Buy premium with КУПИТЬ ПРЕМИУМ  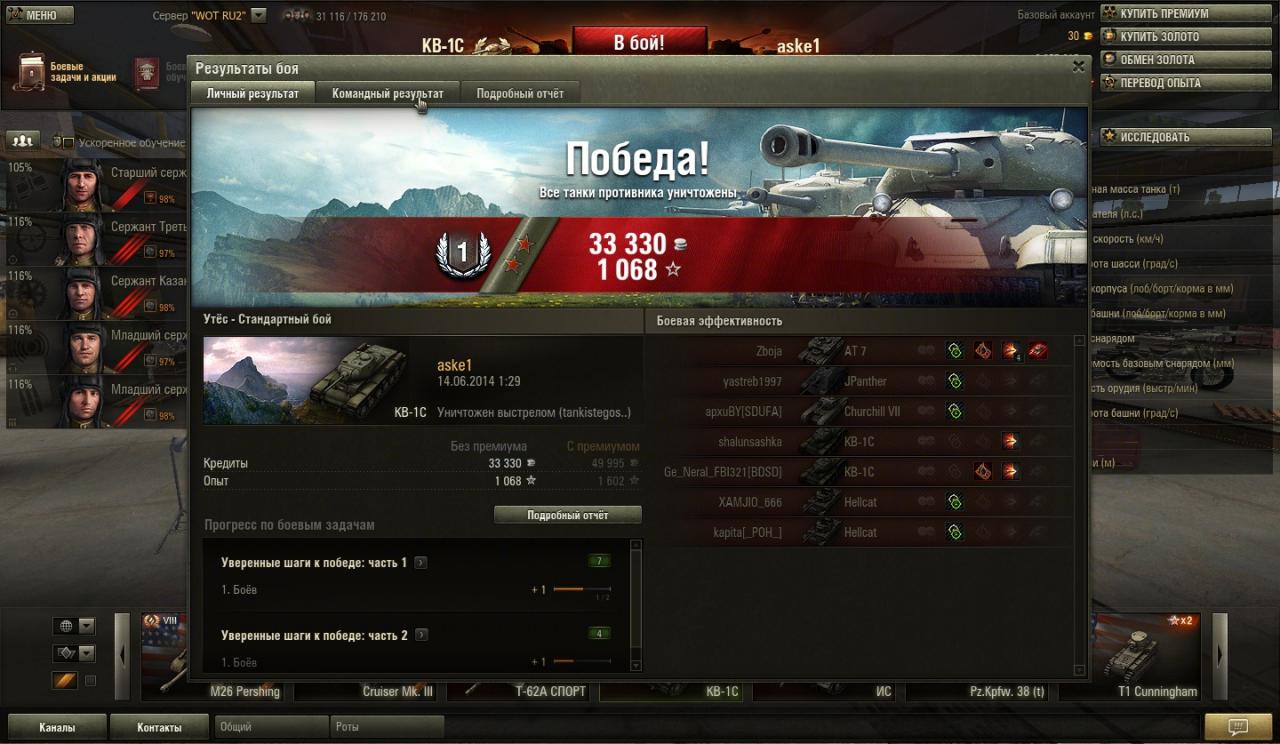[x=1164, y=14]
